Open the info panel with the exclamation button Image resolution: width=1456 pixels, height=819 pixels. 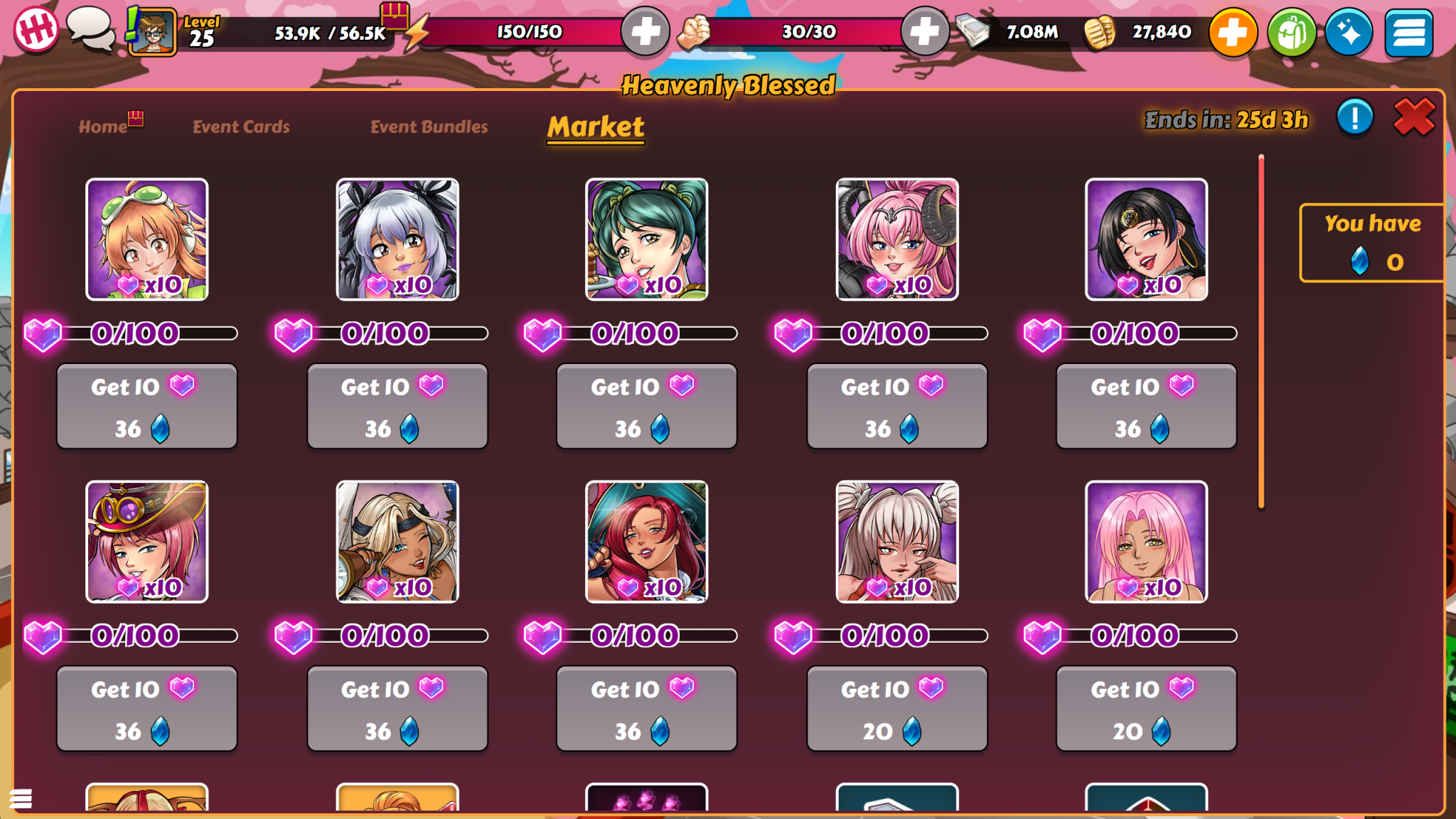(x=1354, y=117)
